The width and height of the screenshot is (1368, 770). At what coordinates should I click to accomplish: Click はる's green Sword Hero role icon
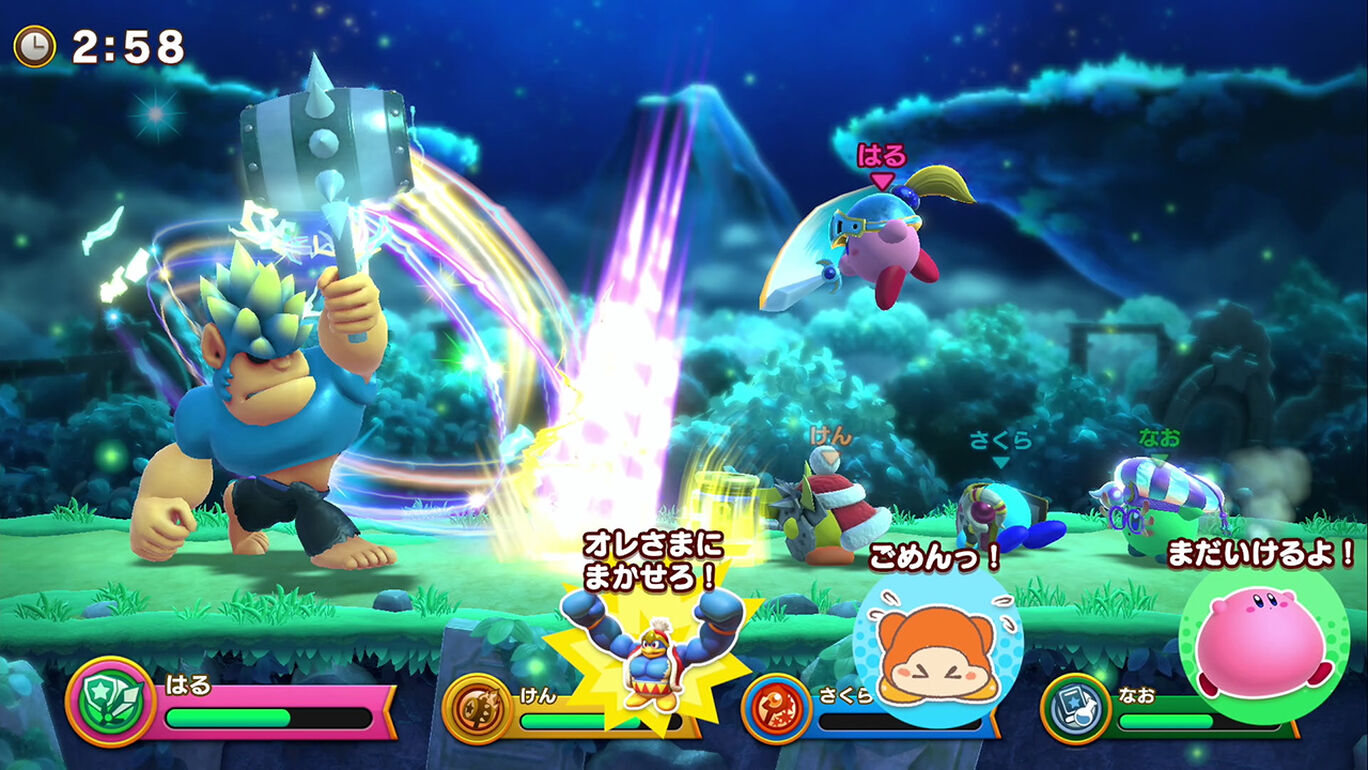click(110, 701)
